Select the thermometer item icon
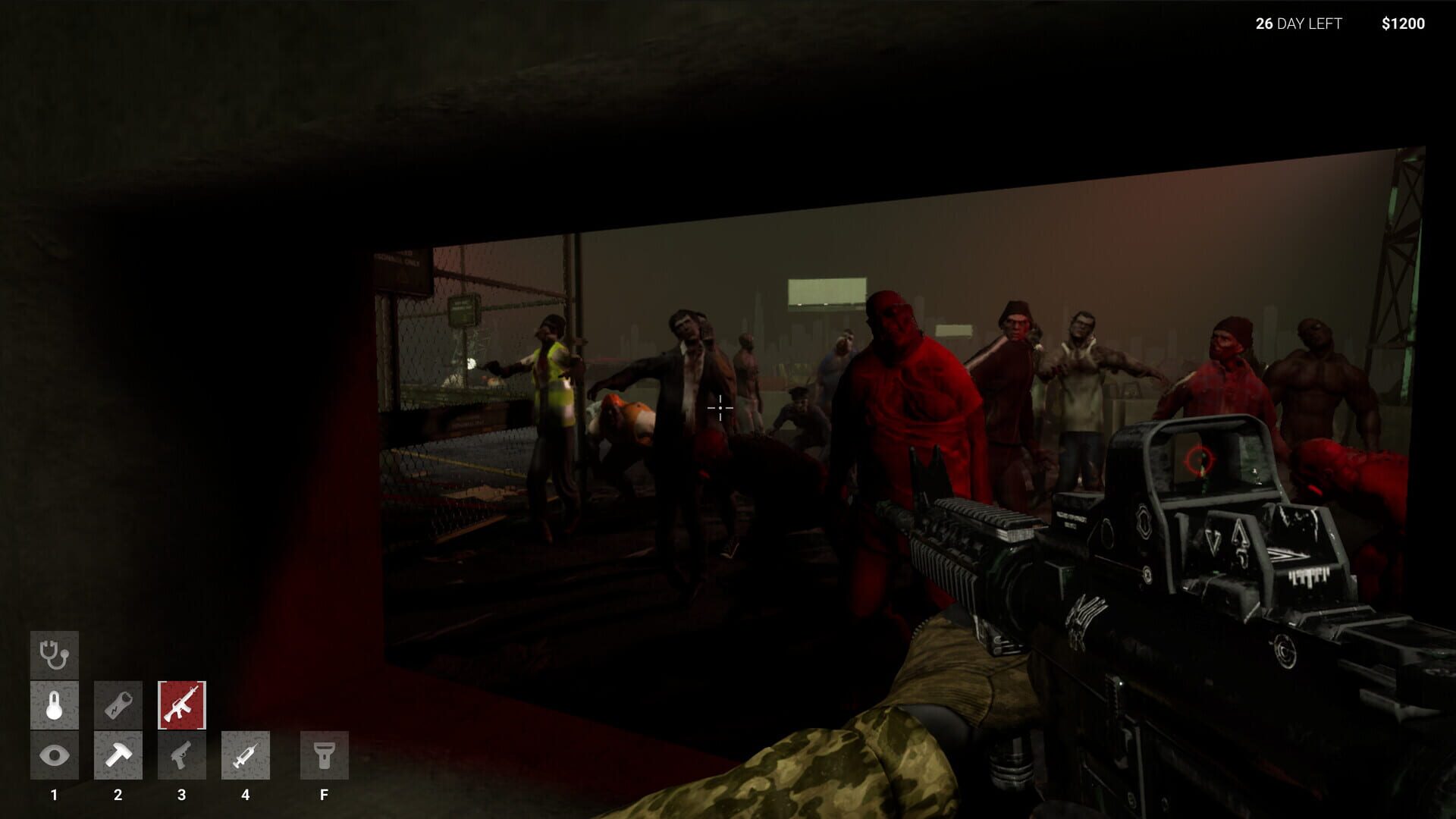 53,705
